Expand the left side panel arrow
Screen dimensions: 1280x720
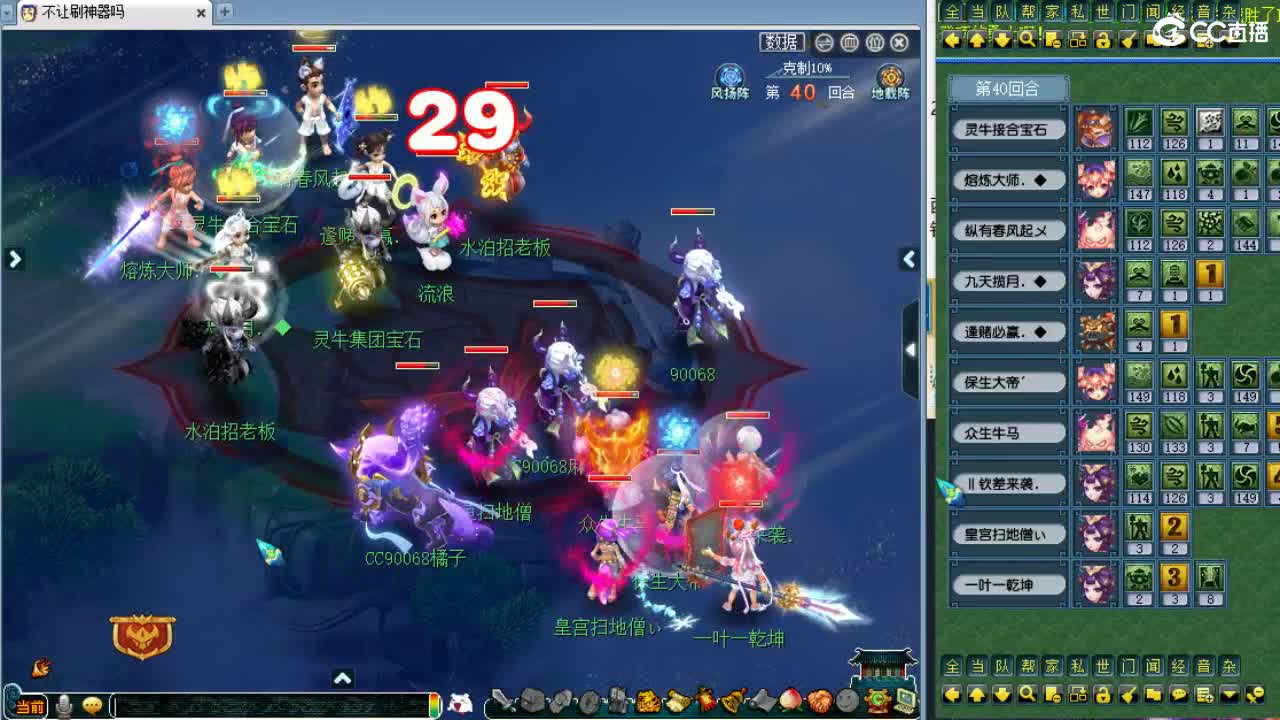tap(14, 258)
